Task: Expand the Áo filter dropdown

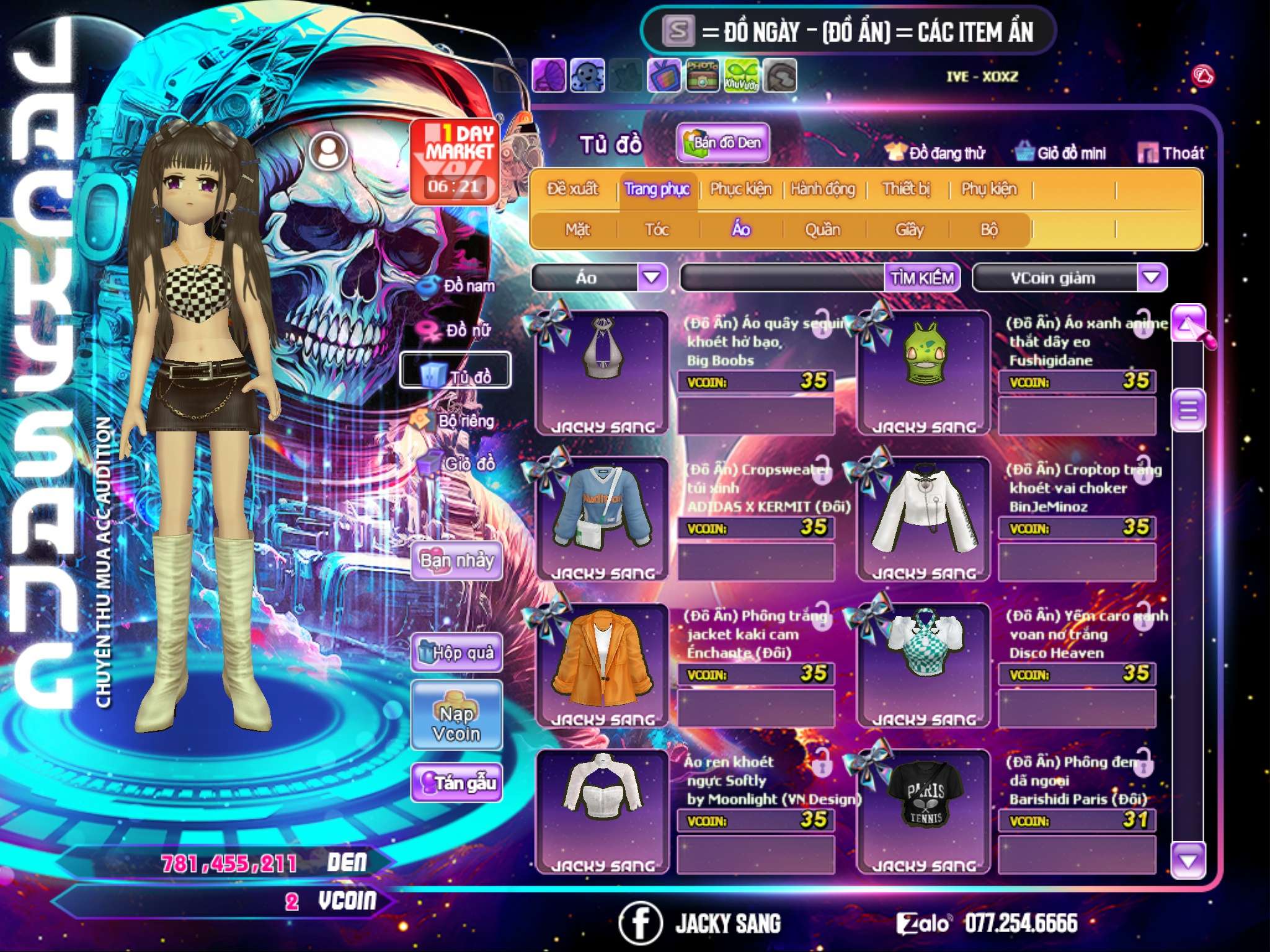Action: (652, 278)
